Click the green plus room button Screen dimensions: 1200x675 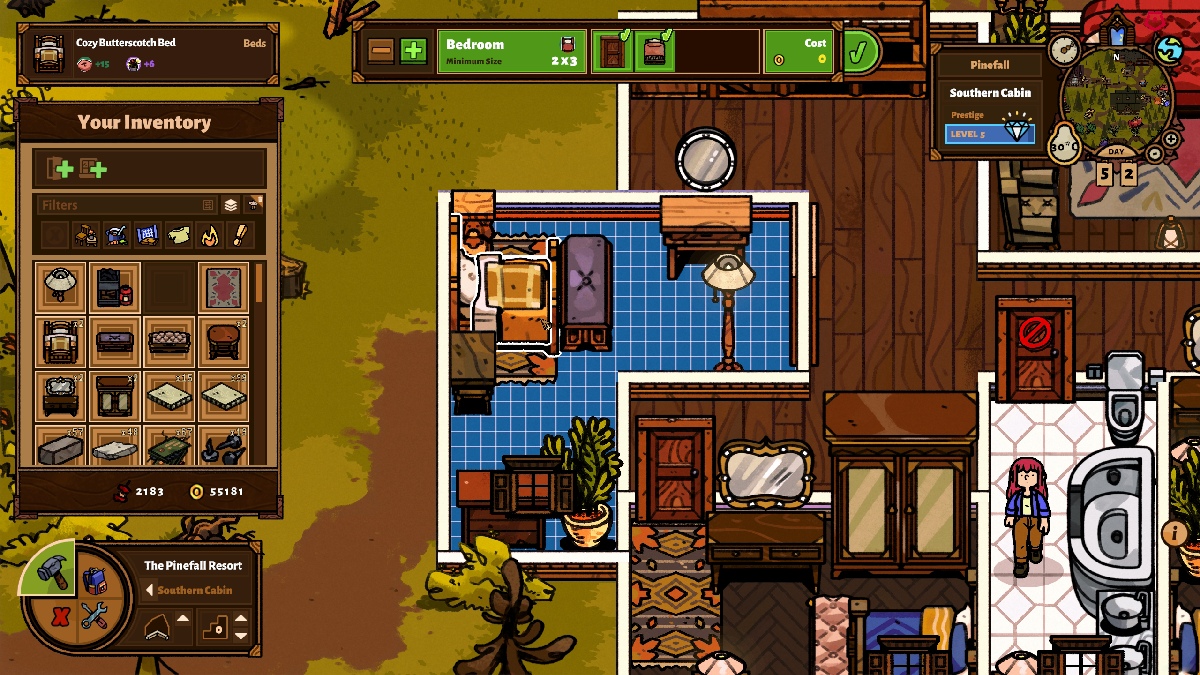point(413,51)
